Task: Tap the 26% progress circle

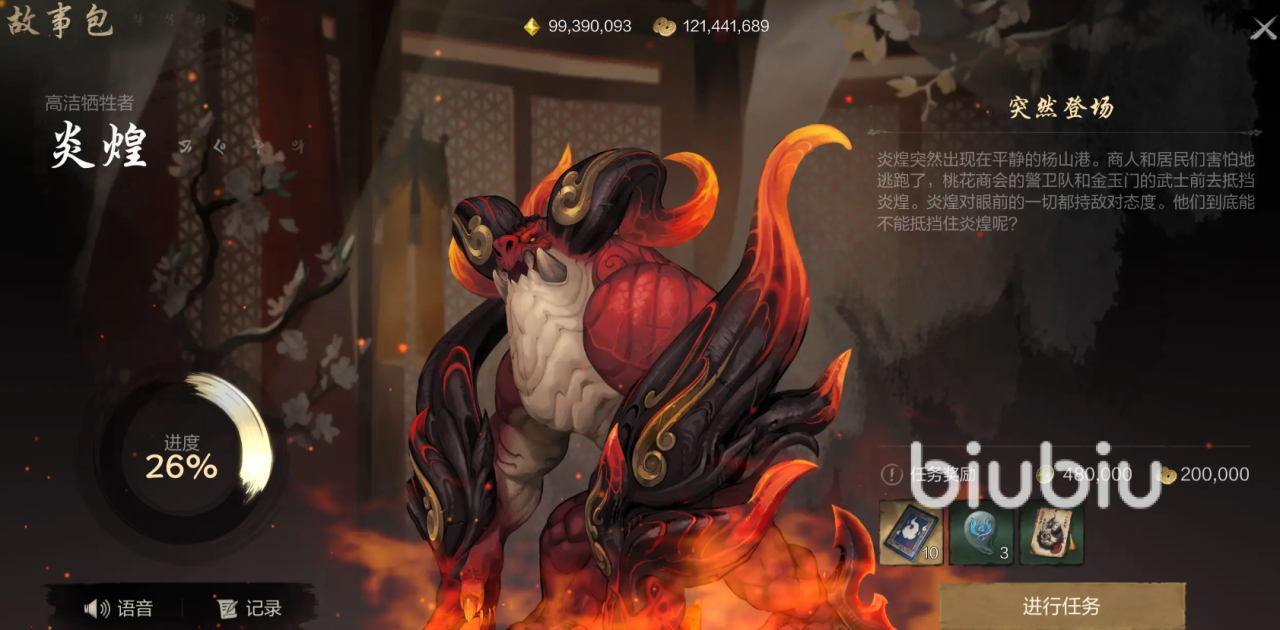Action: coord(181,457)
